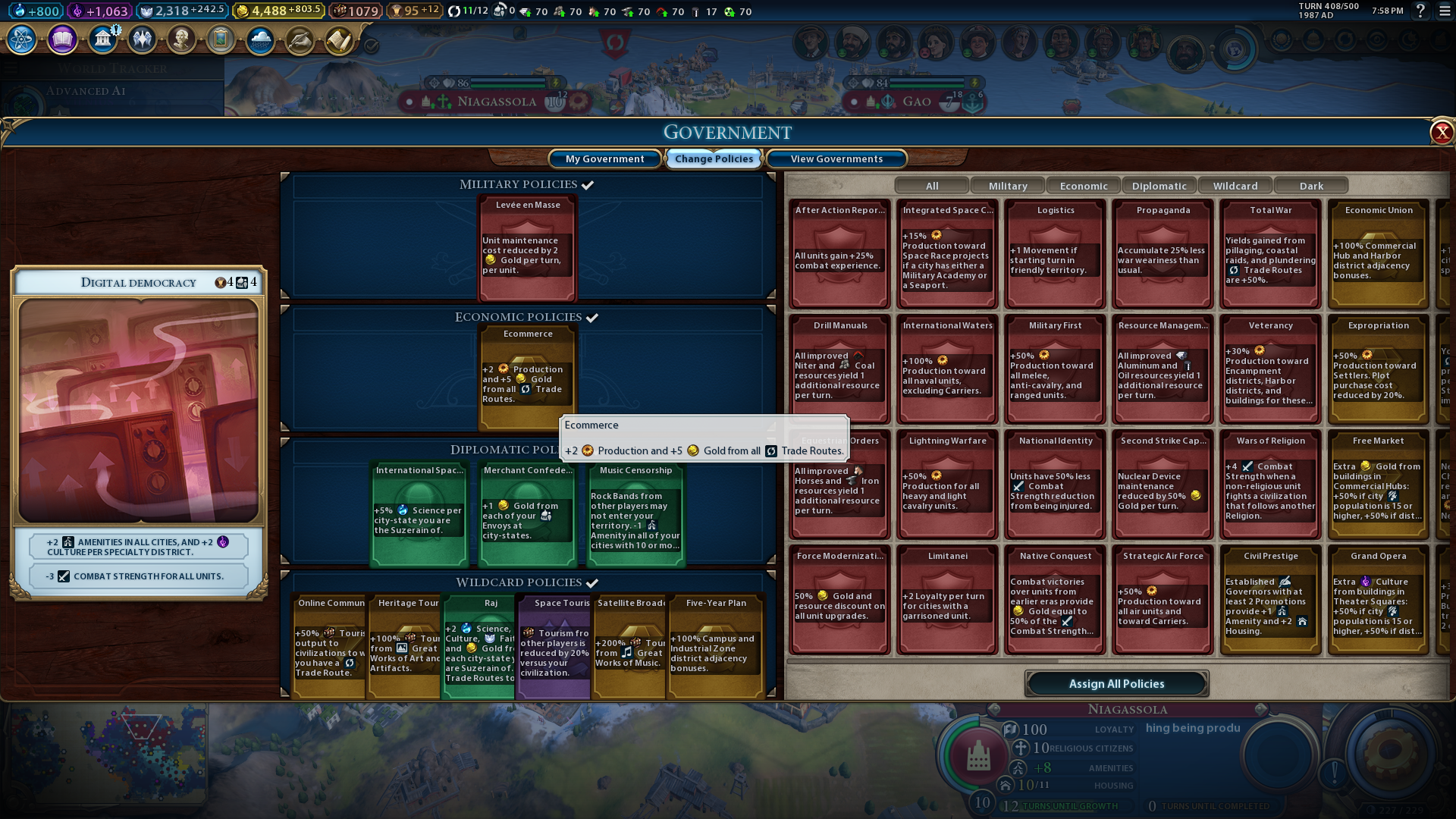Screen dimensions: 1456x819
Task: Choose the Lightning Warfare card
Action: (948, 485)
